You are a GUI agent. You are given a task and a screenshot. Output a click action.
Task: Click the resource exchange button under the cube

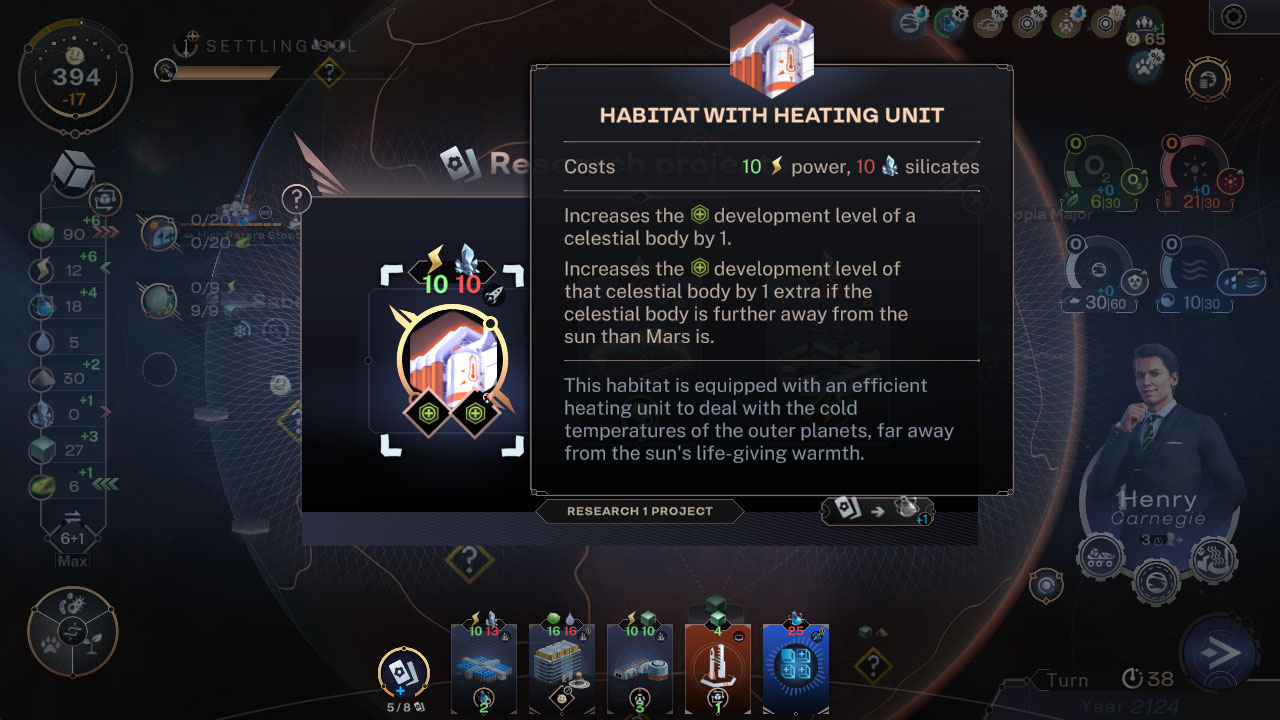(x=72, y=517)
